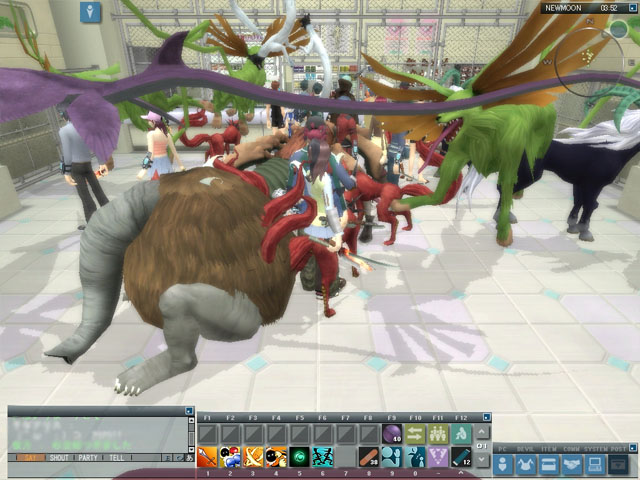Open the PC character menu
The width and height of the screenshot is (640, 480).
point(504,464)
